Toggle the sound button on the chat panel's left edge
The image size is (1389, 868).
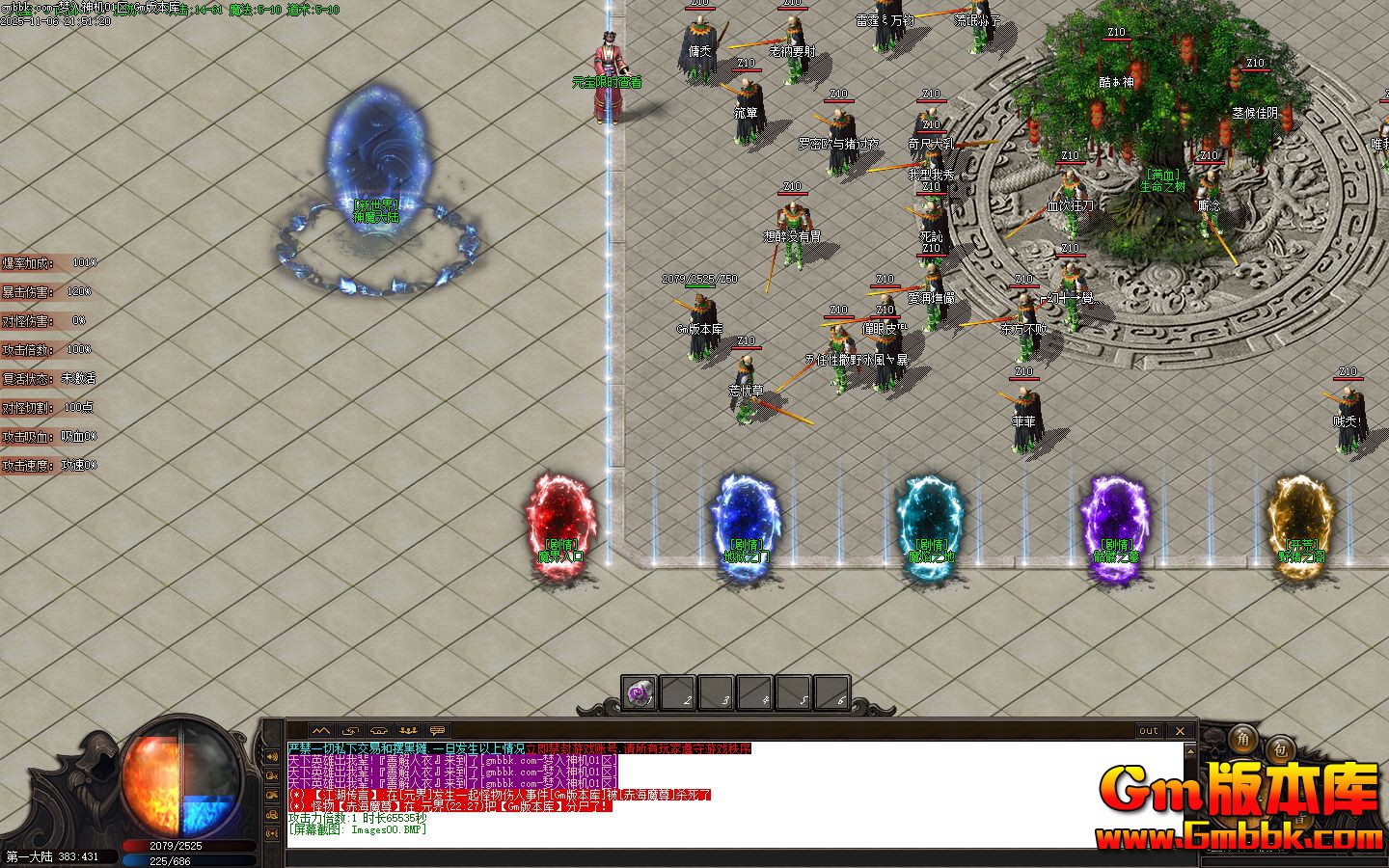274,756
